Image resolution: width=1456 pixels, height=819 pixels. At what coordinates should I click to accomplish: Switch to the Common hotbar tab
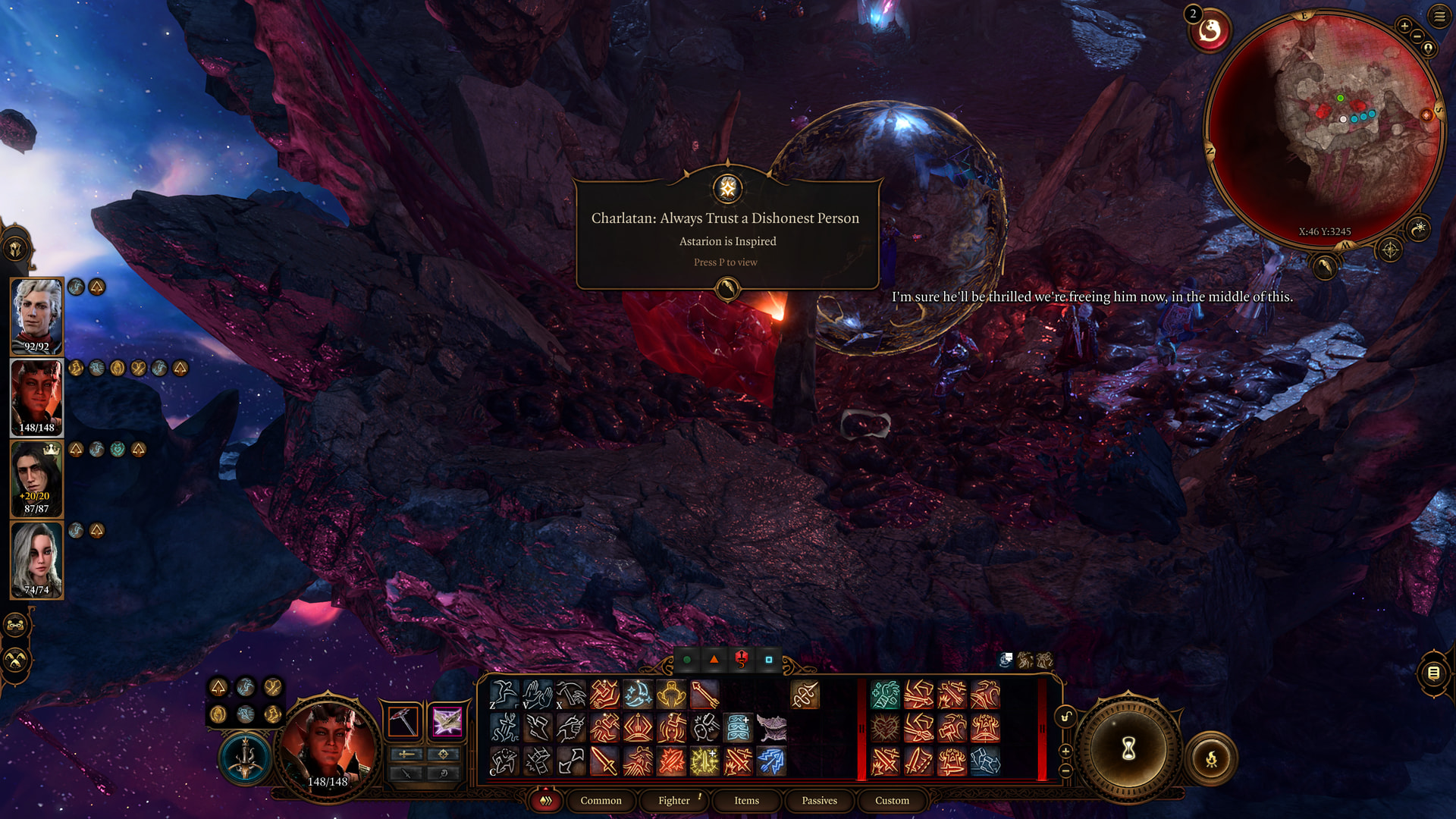coord(601,800)
